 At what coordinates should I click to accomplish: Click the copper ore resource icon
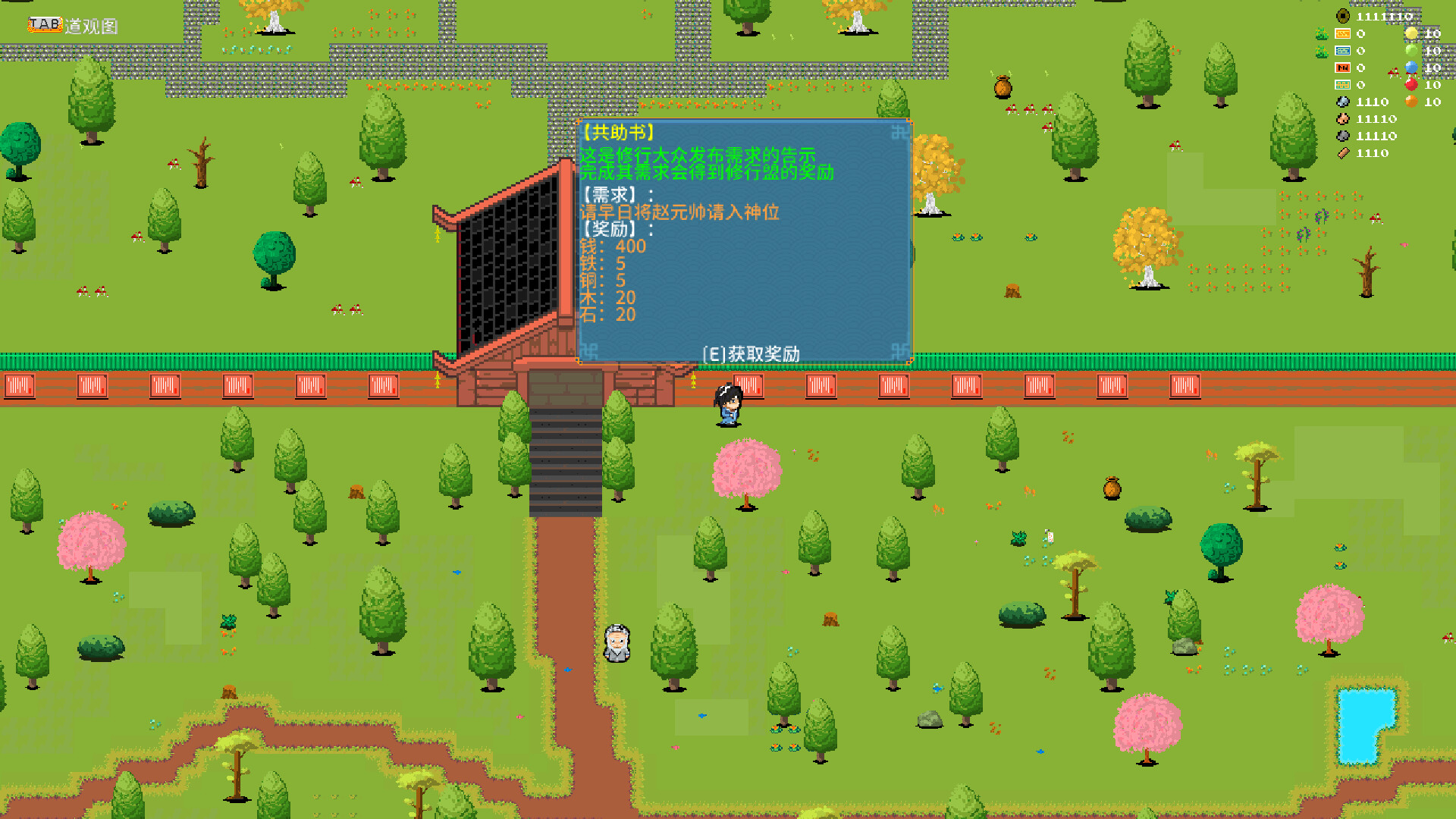click(1342, 119)
